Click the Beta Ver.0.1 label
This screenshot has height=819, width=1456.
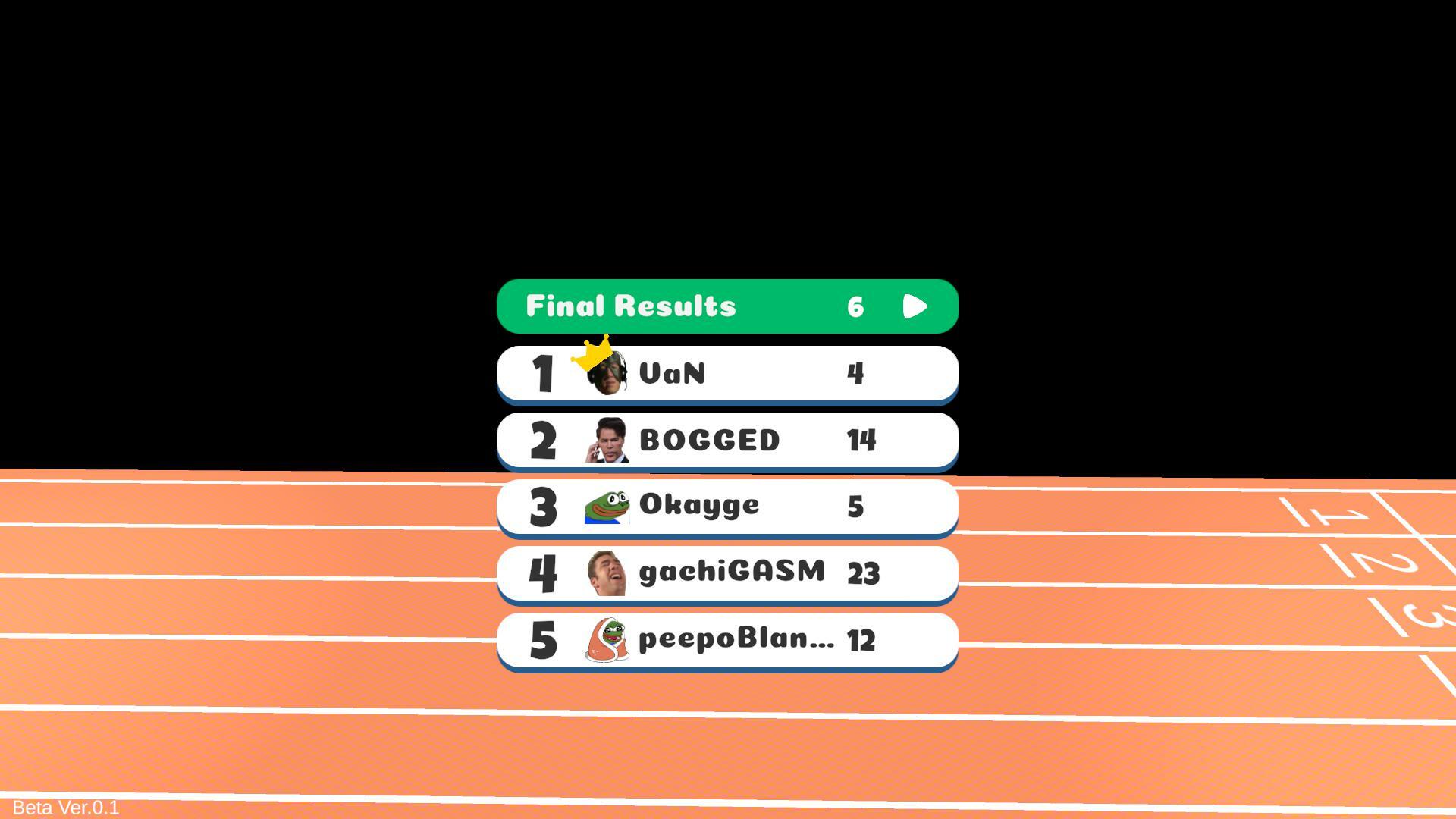coord(65,808)
